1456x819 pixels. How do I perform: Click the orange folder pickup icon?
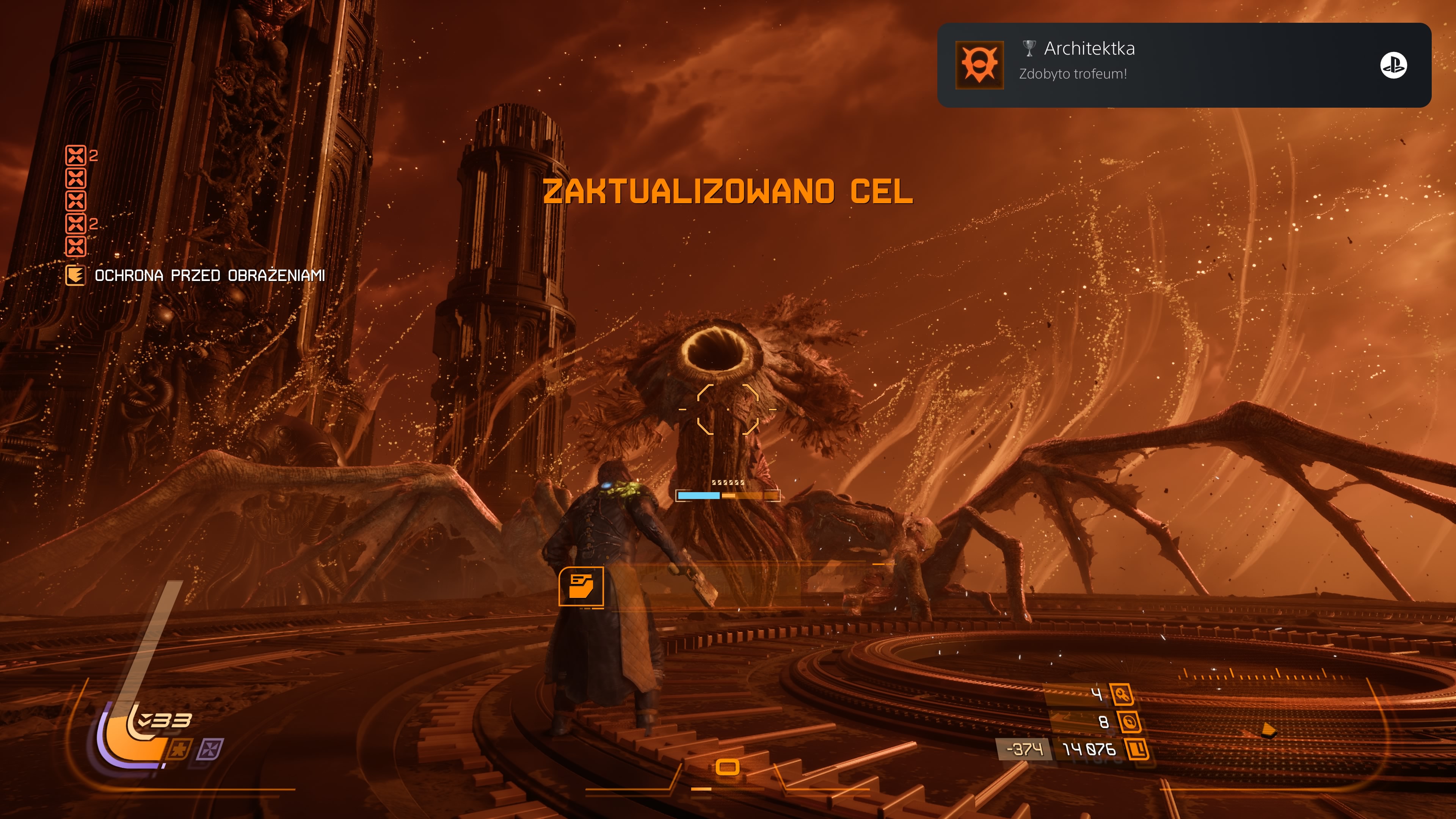click(581, 586)
